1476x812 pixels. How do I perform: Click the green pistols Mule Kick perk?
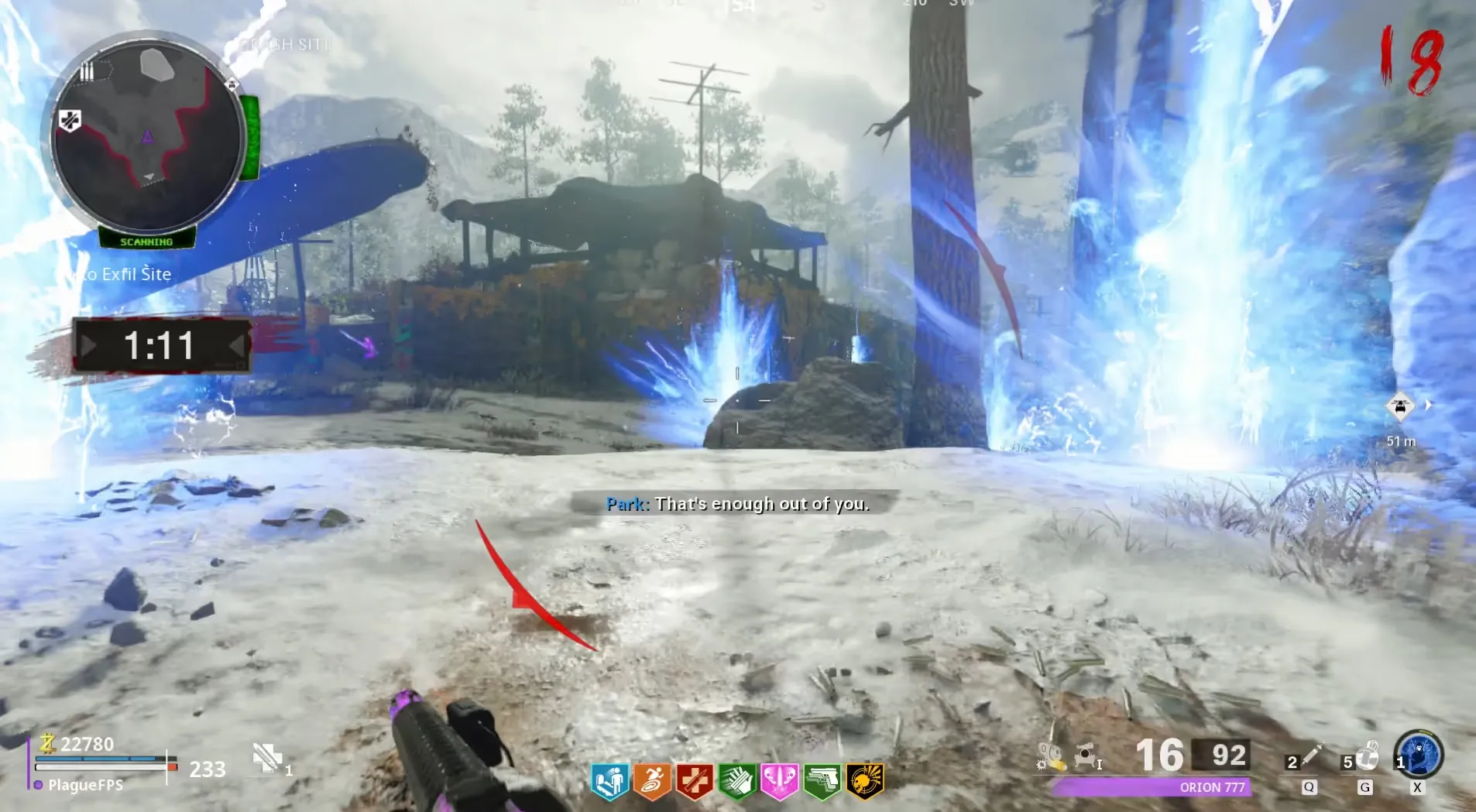[x=822, y=780]
